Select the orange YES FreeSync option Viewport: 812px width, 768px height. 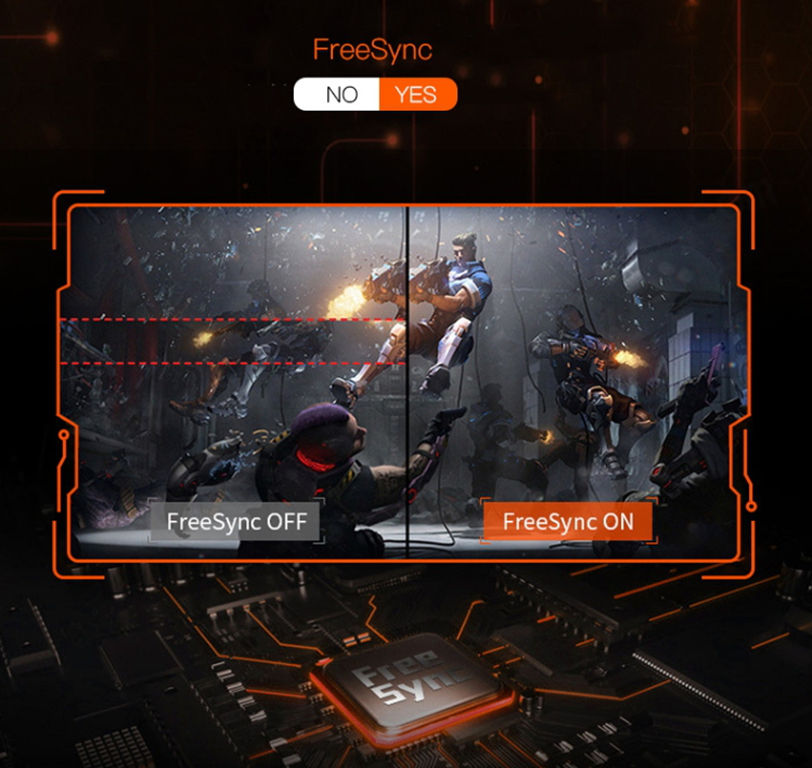(417, 95)
